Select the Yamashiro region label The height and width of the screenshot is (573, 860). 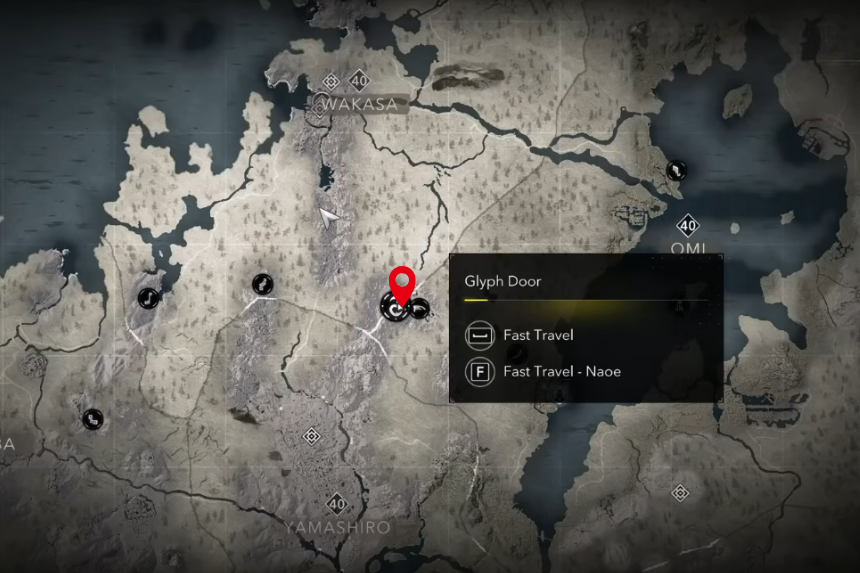coord(336,526)
